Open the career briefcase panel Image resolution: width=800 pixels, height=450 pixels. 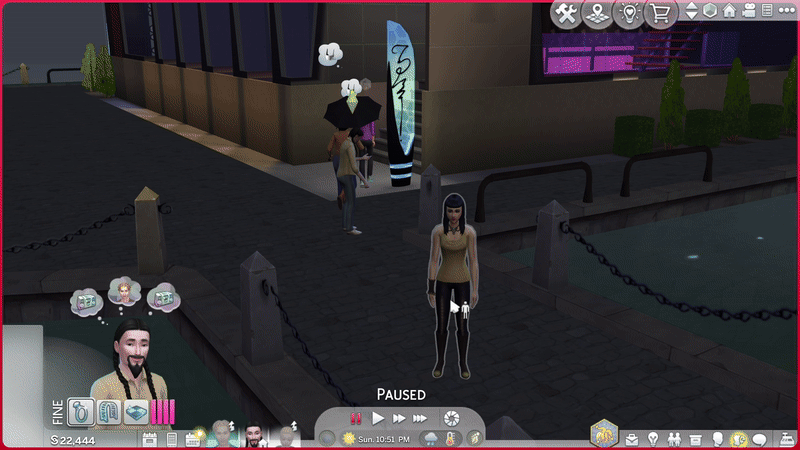[x=633, y=439]
